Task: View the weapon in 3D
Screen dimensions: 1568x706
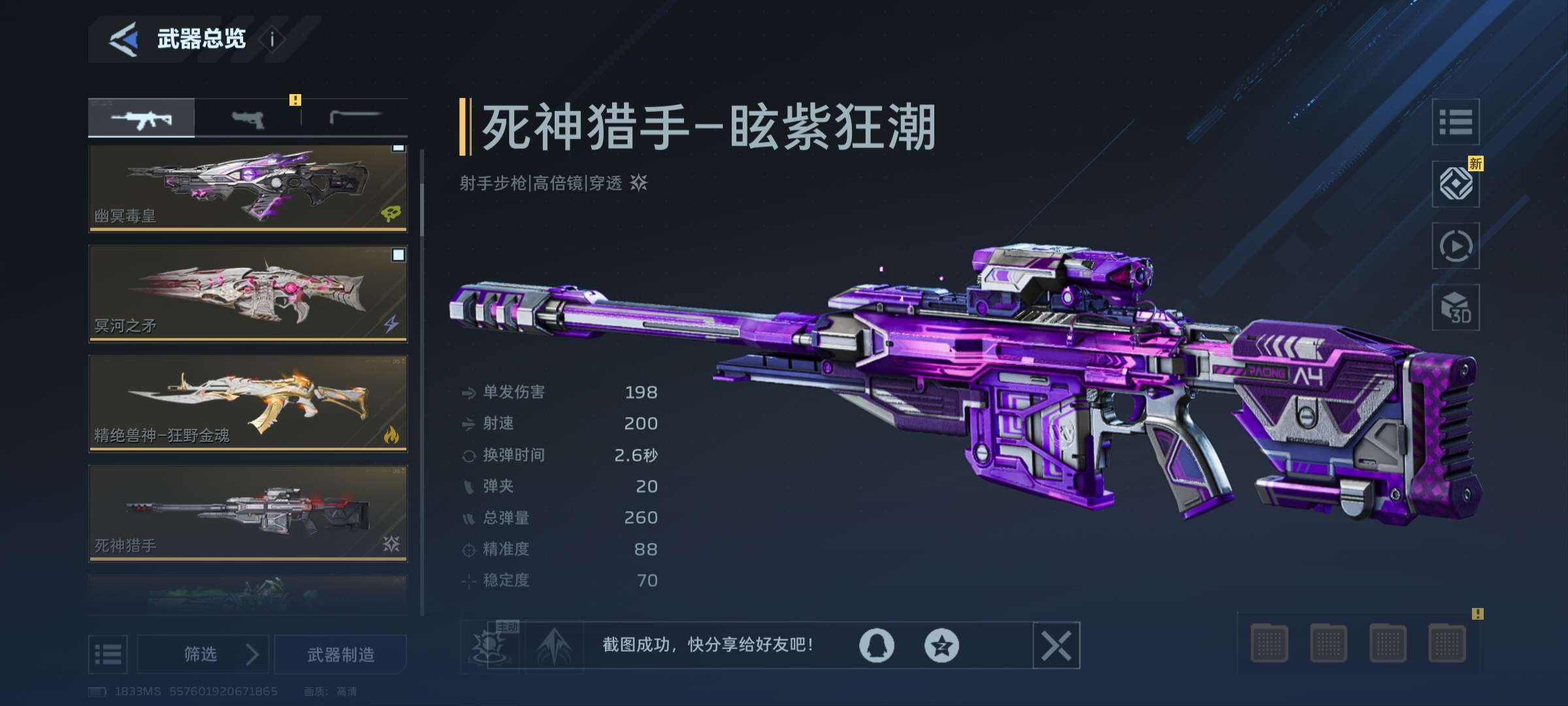Action: pyautogui.click(x=1456, y=307)
